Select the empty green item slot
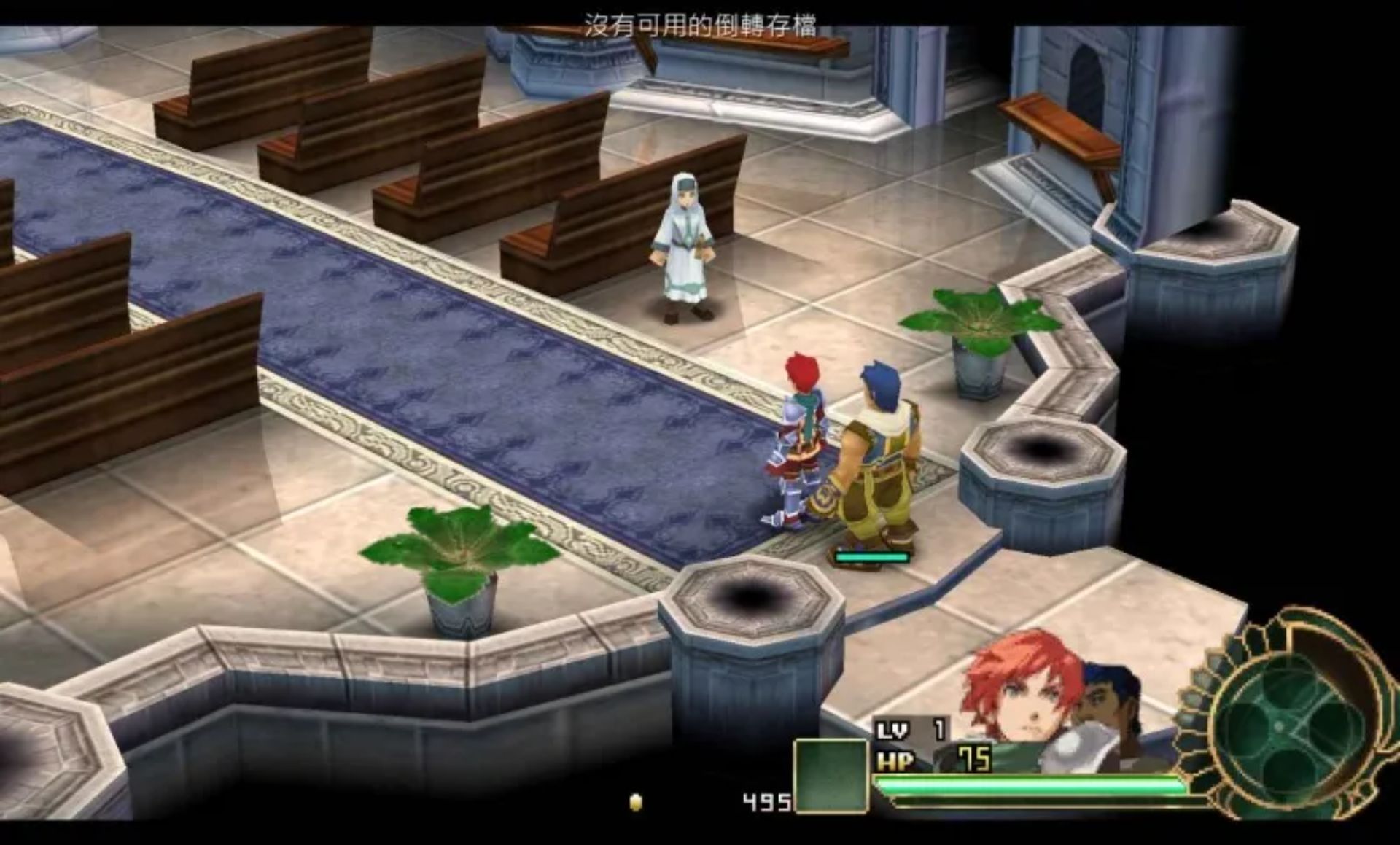Screen dimensions: 1400x845 [x=831, y=775]
